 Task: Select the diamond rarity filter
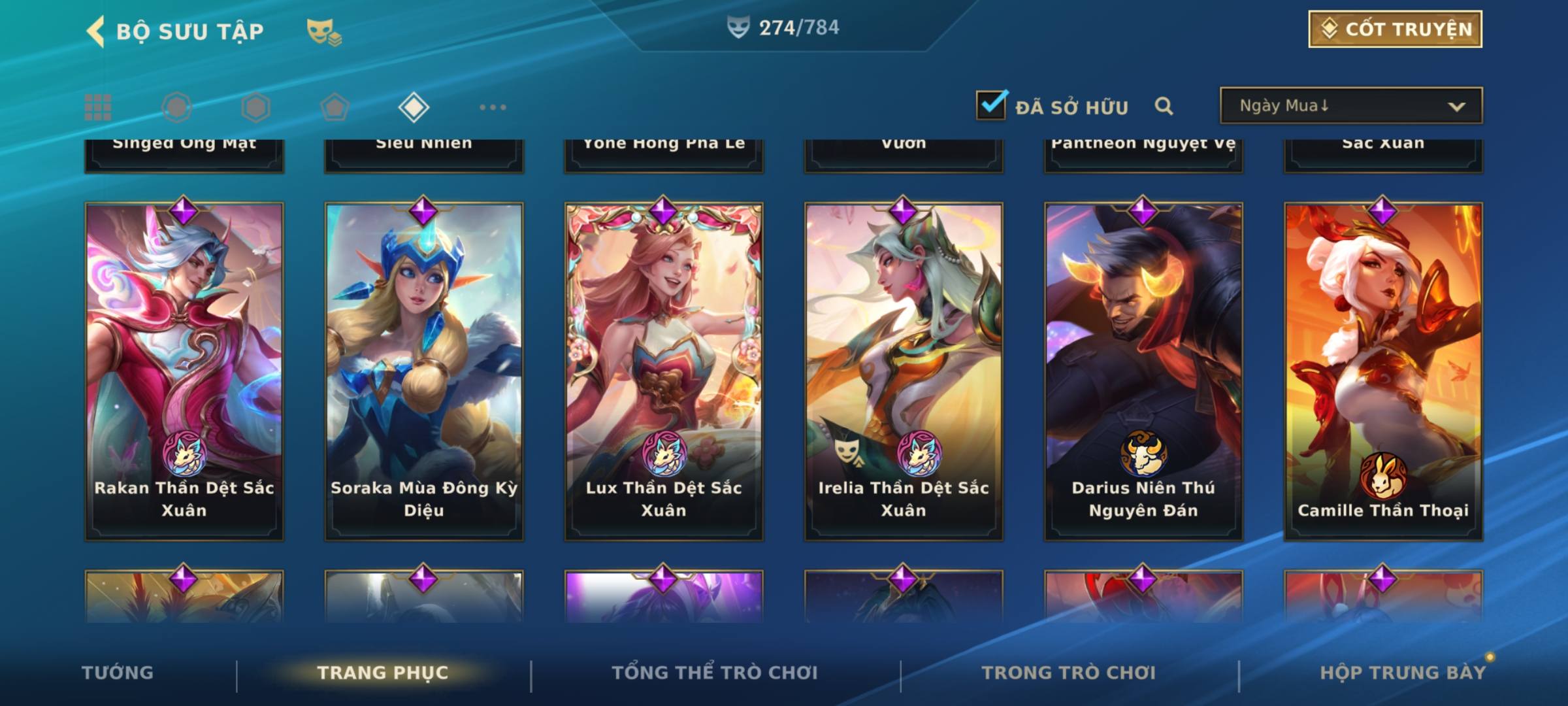(414, 107)
